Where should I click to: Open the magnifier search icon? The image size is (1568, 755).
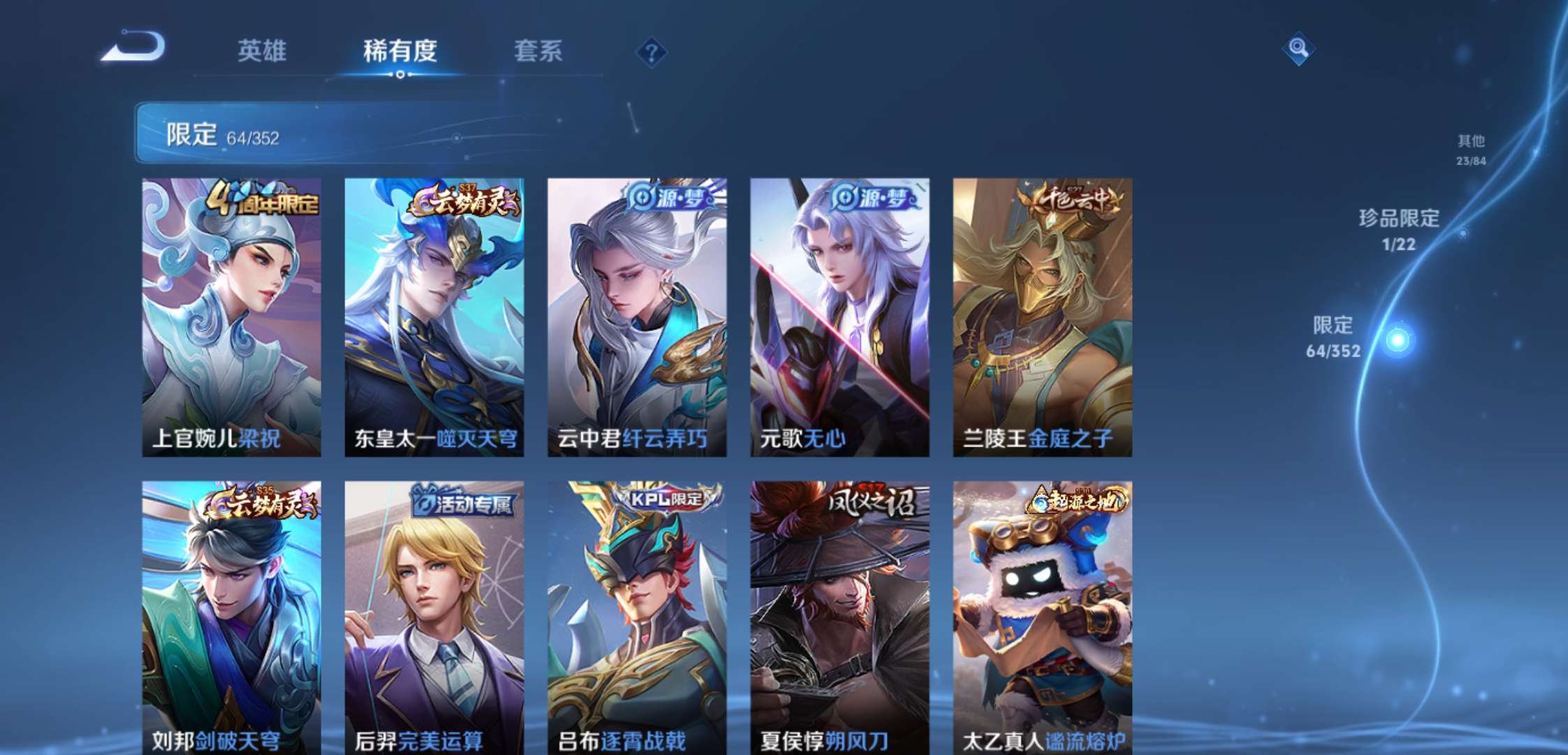pos(1298,48)
